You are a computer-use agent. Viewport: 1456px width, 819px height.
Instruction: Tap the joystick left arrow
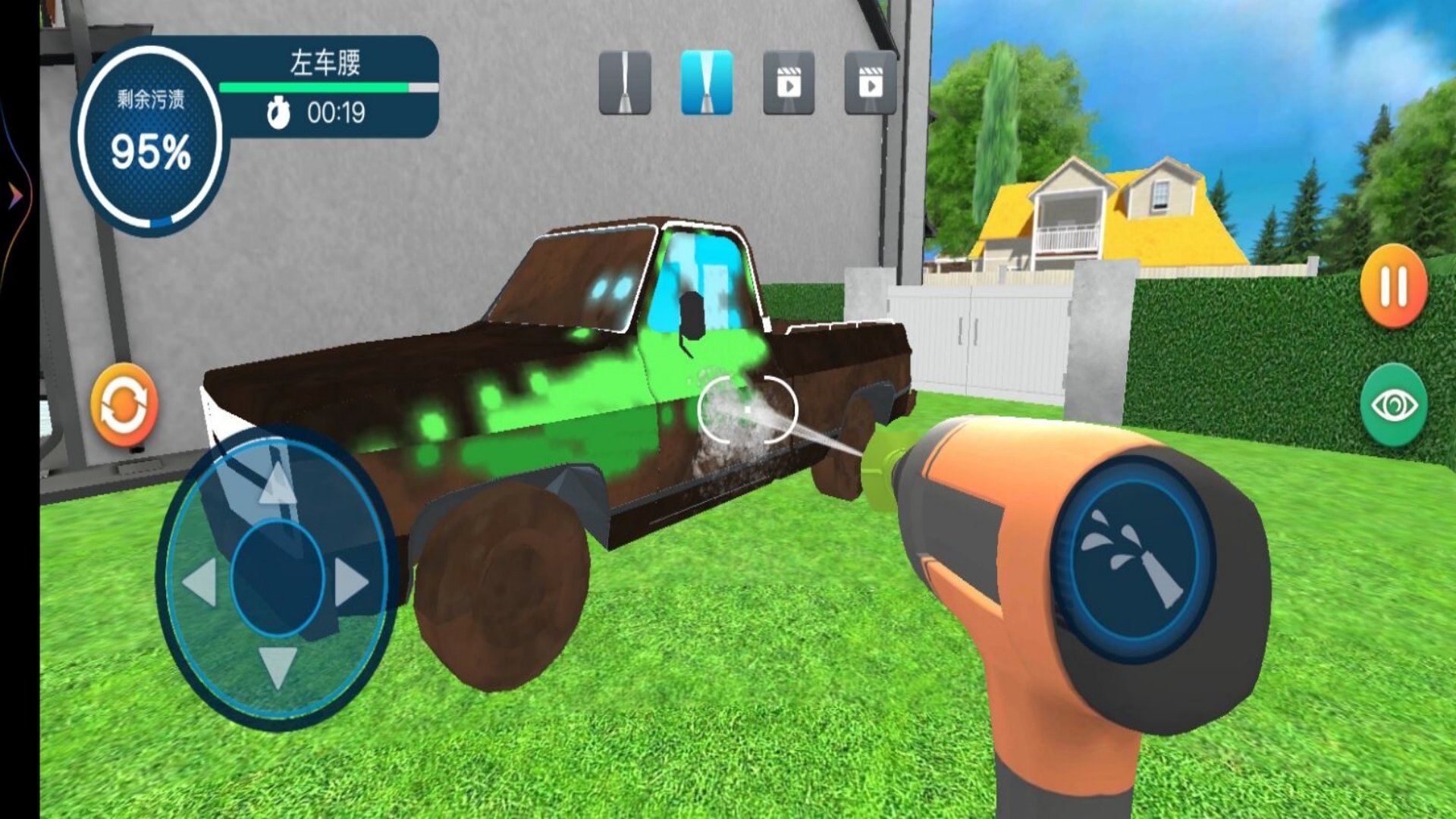(201, 582)
